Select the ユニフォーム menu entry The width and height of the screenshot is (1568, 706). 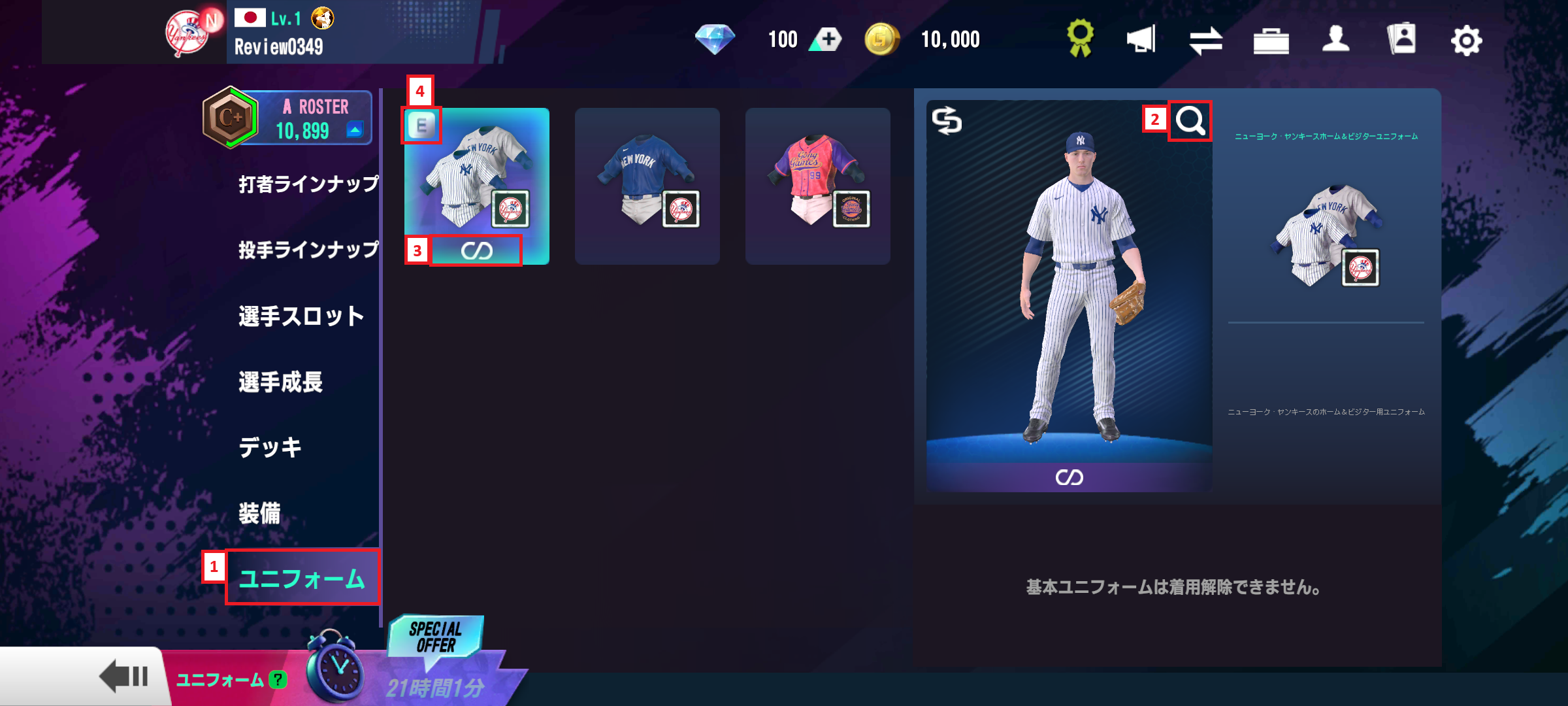click(302, 579)
